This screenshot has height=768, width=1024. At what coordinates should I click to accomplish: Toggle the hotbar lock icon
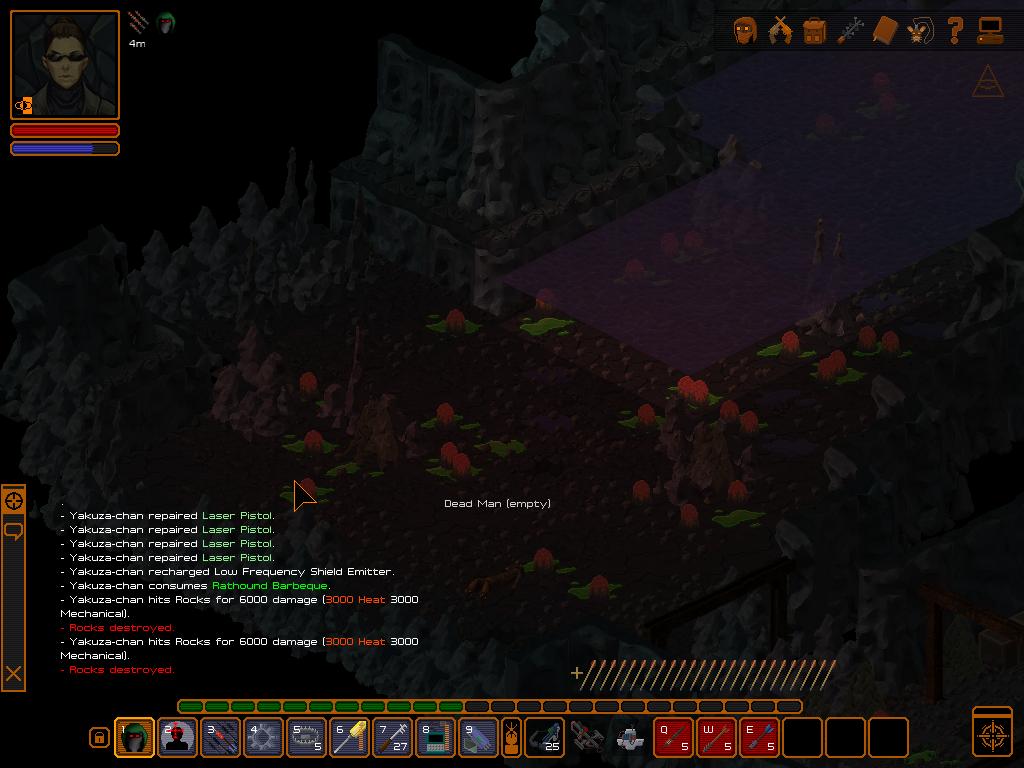99,738
